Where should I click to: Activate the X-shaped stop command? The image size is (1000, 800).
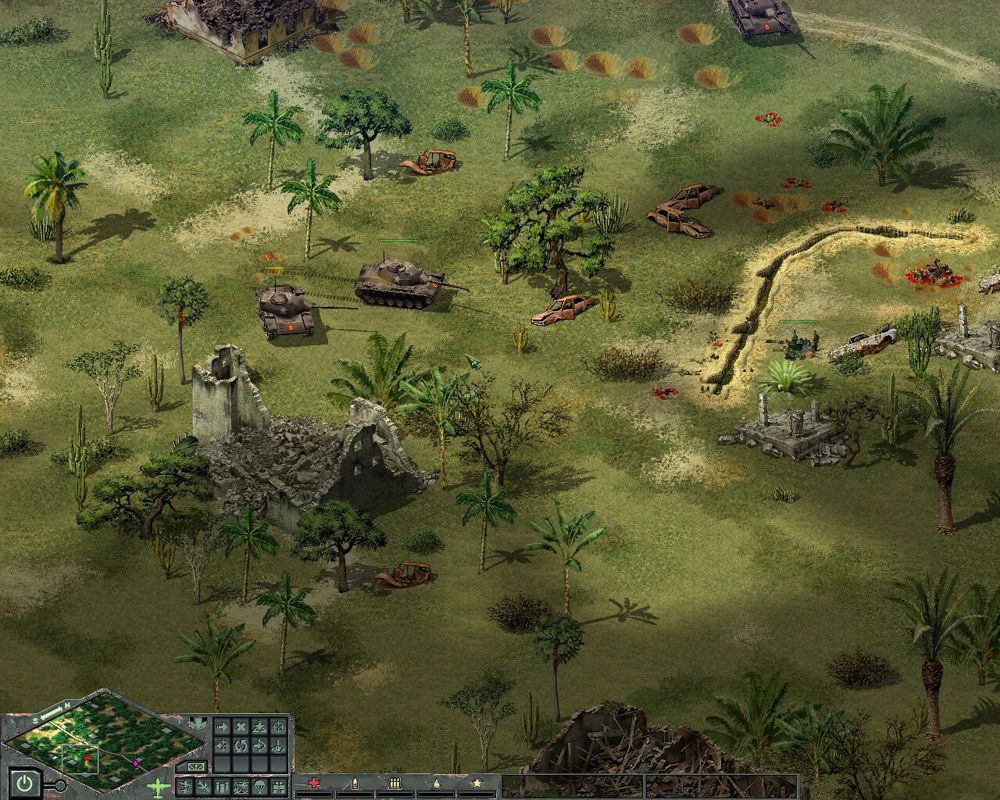point(241,727)
